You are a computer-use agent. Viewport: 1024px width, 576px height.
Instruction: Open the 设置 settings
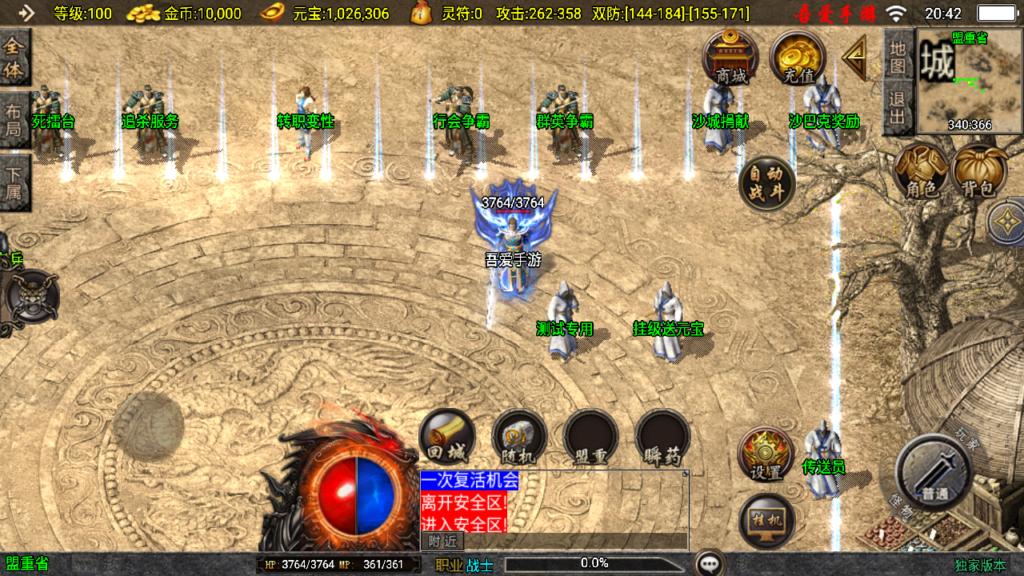(x=766, y=455)
